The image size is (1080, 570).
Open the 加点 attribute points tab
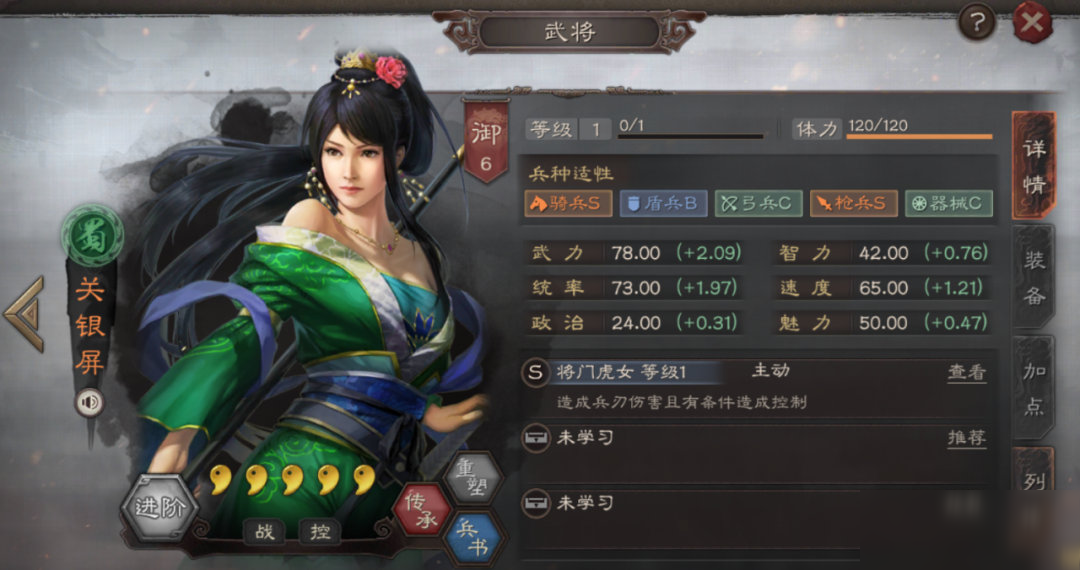click(x=1033, y=387)
